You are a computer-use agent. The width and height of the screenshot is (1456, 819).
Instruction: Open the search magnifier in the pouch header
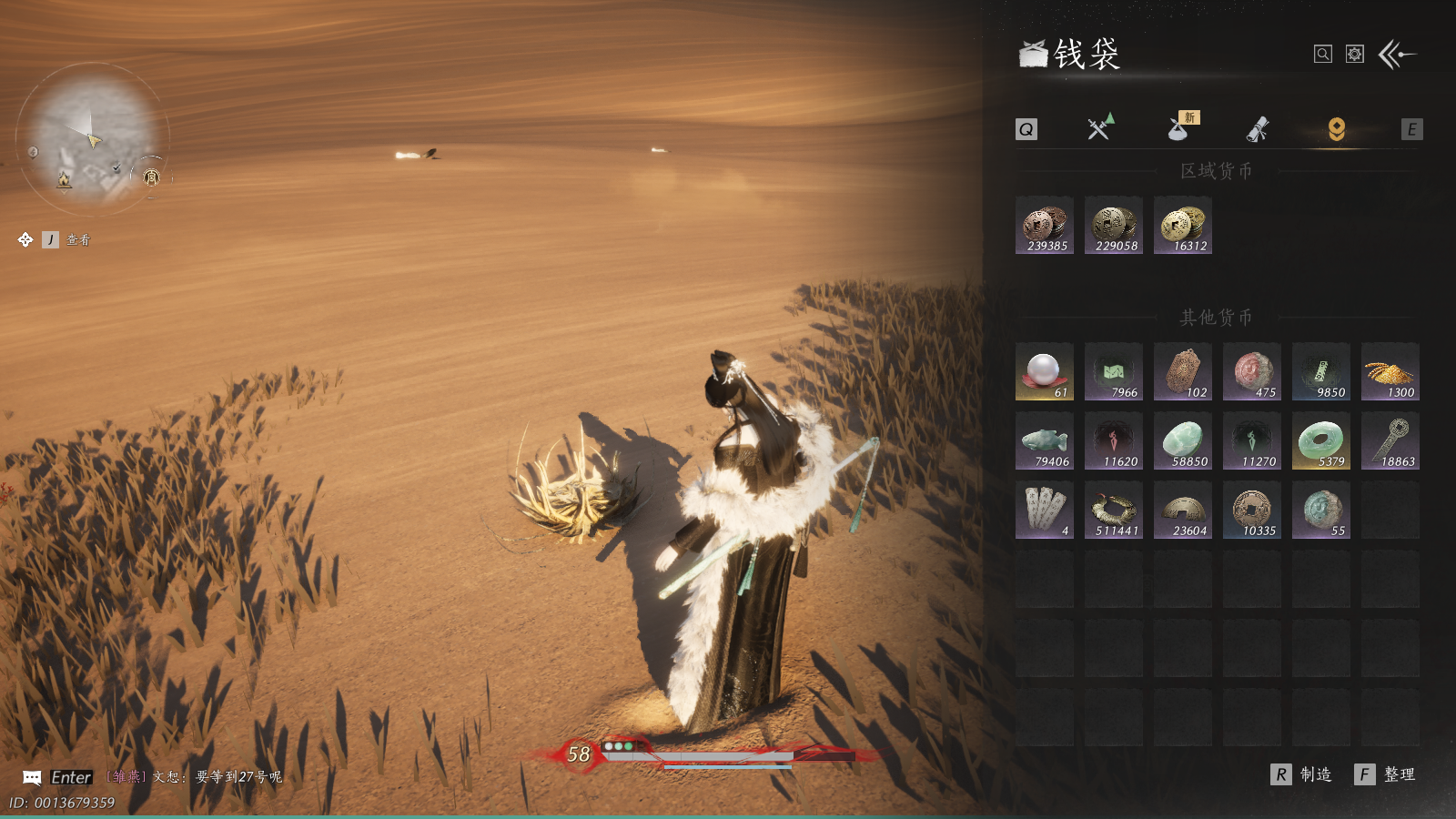1323,55
